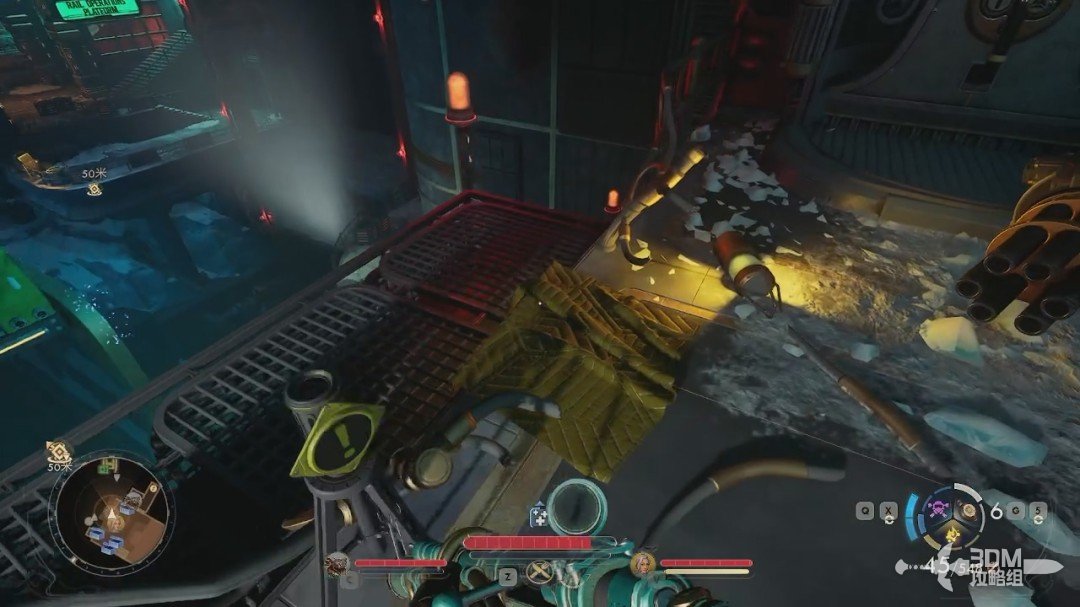Activate the purple skull ability
Screen dimensions: 1080x607
tap(938, 508)
